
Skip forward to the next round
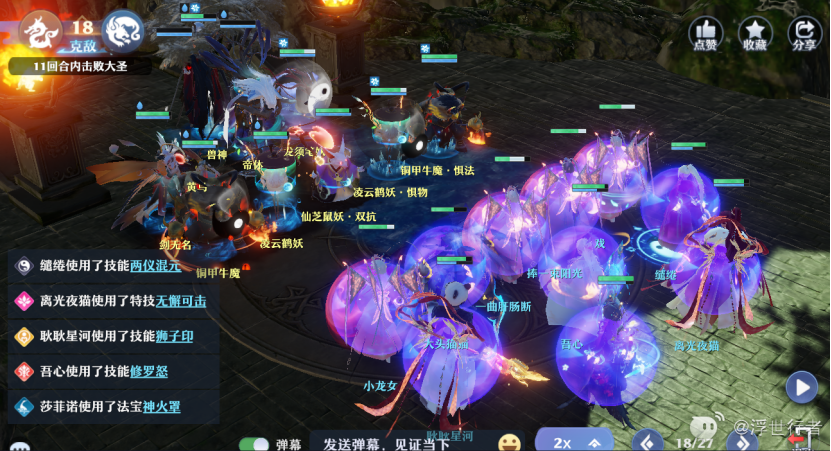point(741,441)
